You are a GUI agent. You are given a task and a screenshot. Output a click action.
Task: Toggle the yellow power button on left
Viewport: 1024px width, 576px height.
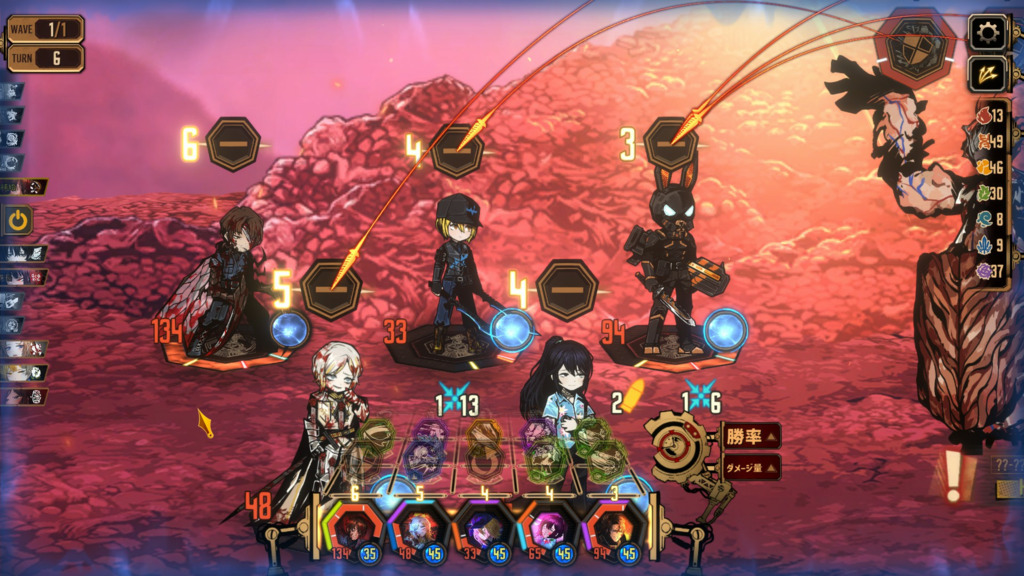pos(19,220)
